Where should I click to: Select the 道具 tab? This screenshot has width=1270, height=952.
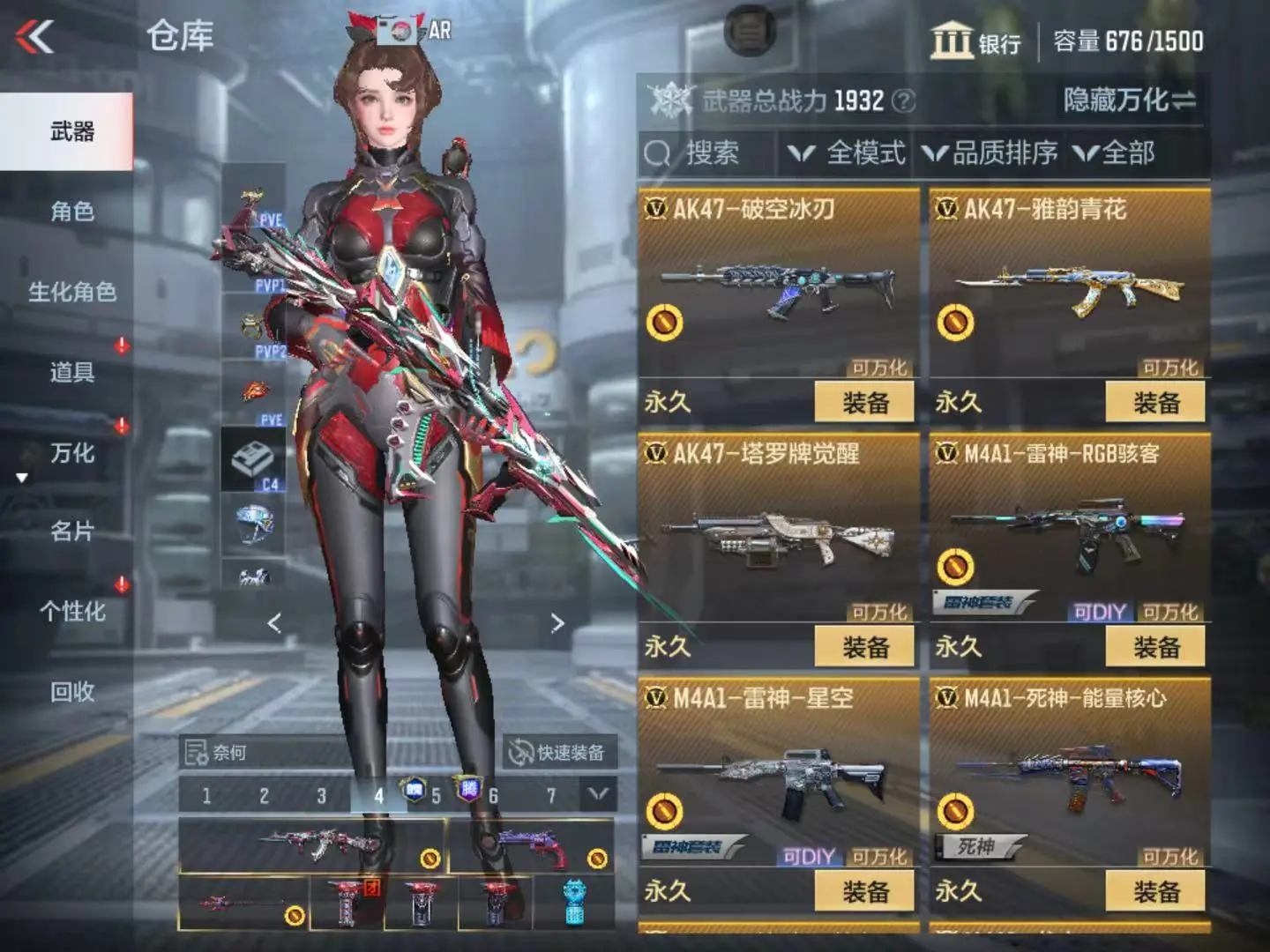[72, 372]
